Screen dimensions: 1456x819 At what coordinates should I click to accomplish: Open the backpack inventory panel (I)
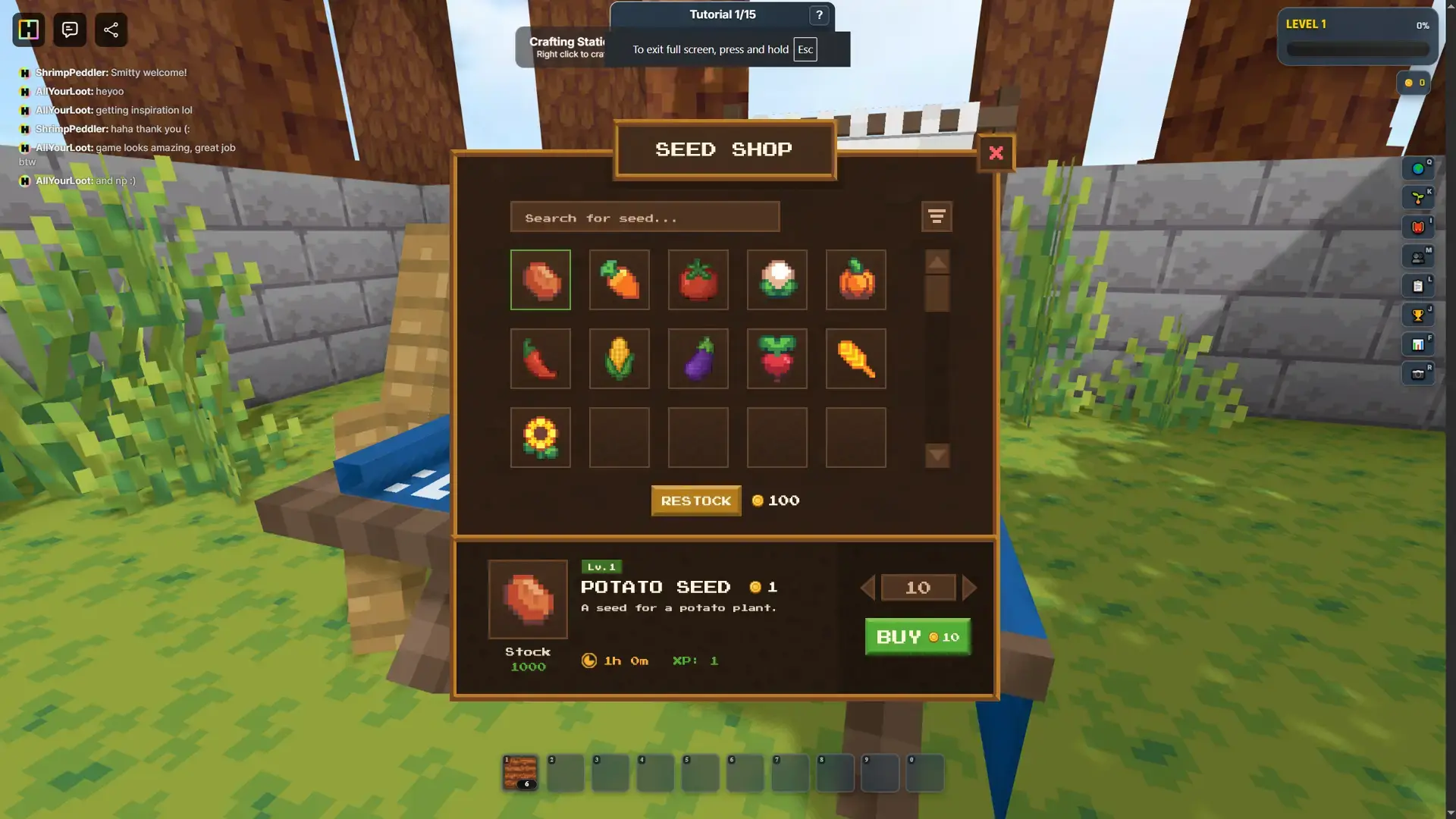click(x=1420, y=226)
